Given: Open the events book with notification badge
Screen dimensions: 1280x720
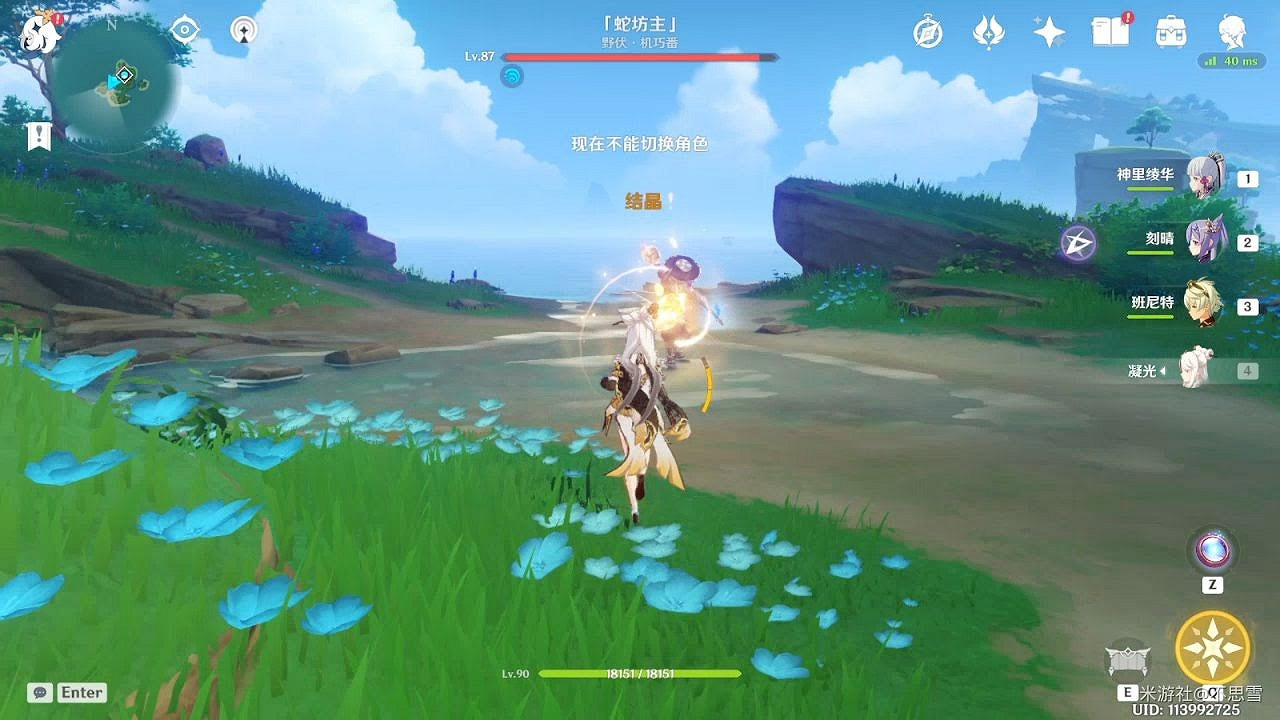Looking at the screenshot, I should [1109, 33].
